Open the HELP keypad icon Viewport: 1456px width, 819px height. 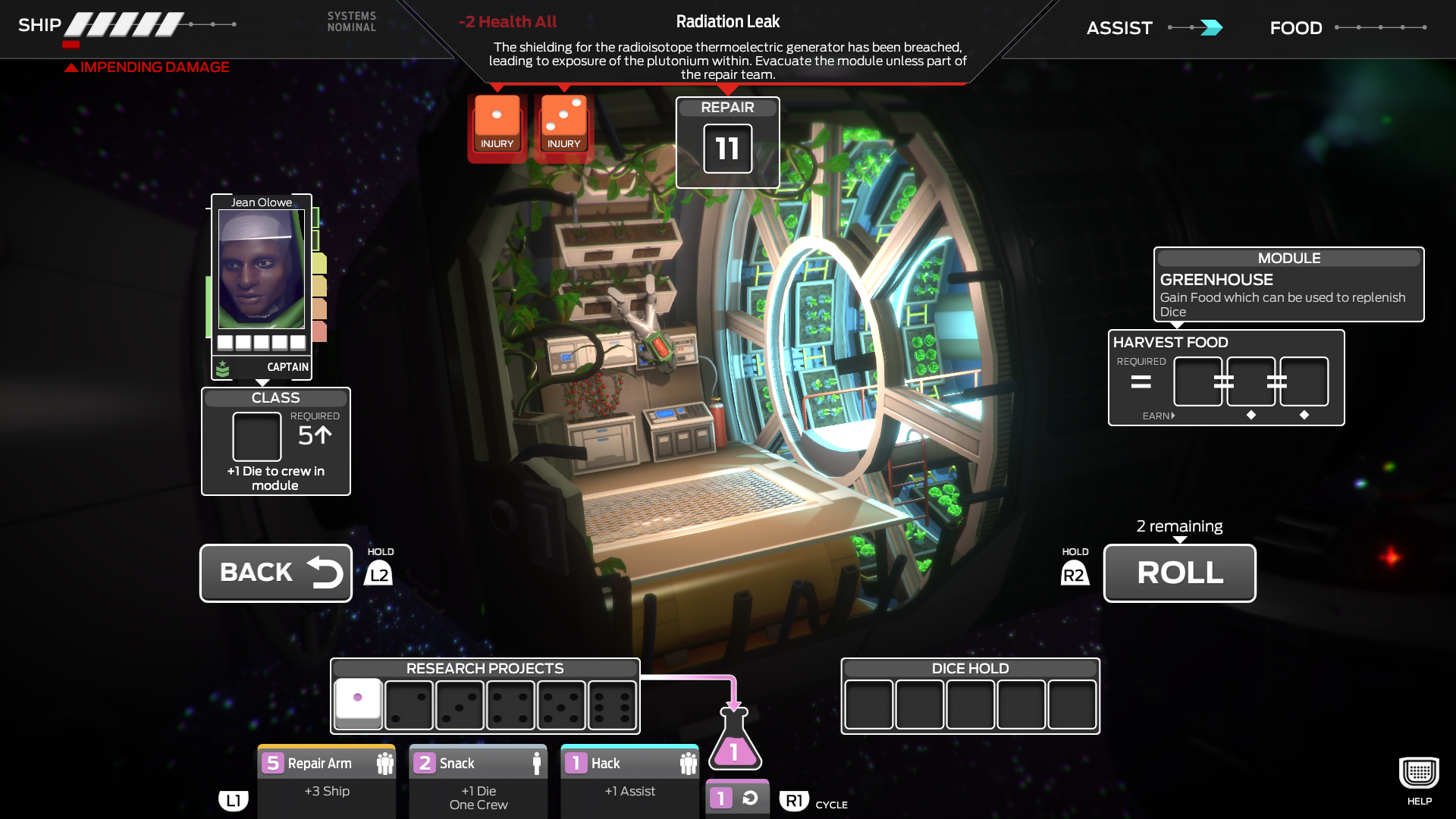coord(1417,773)
